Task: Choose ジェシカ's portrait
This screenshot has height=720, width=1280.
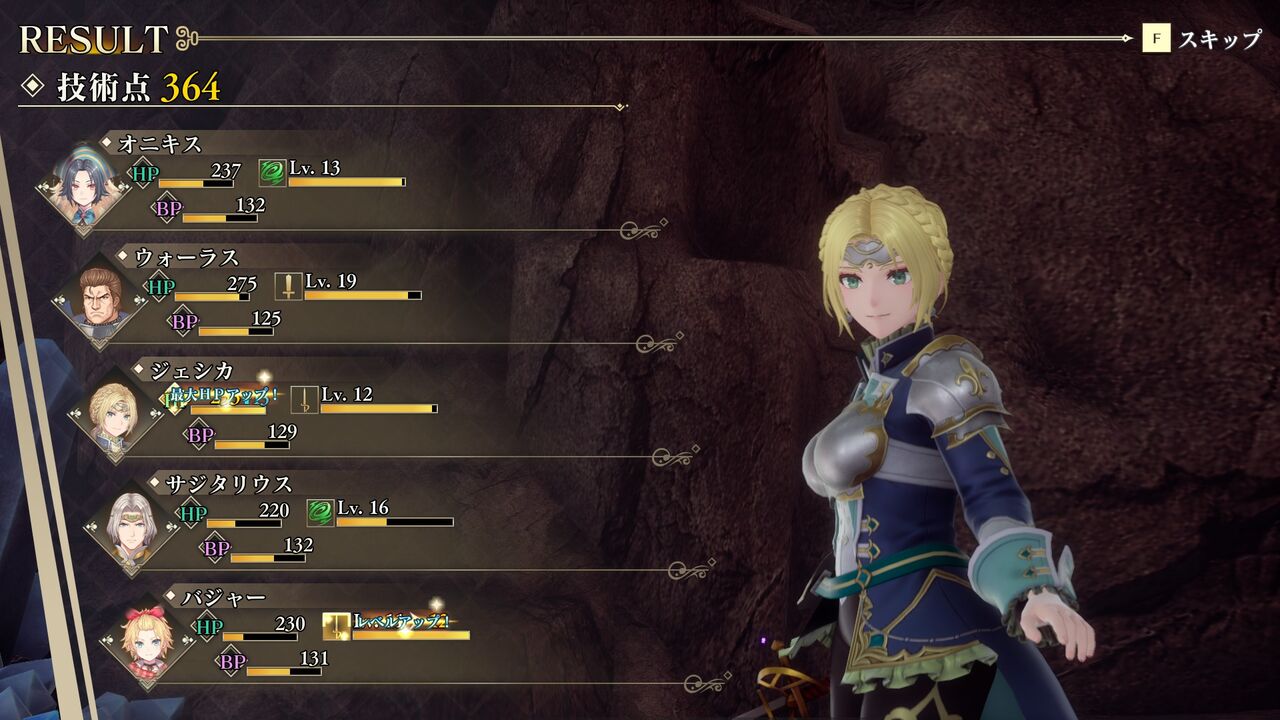Action: click(x=116, y=414)
